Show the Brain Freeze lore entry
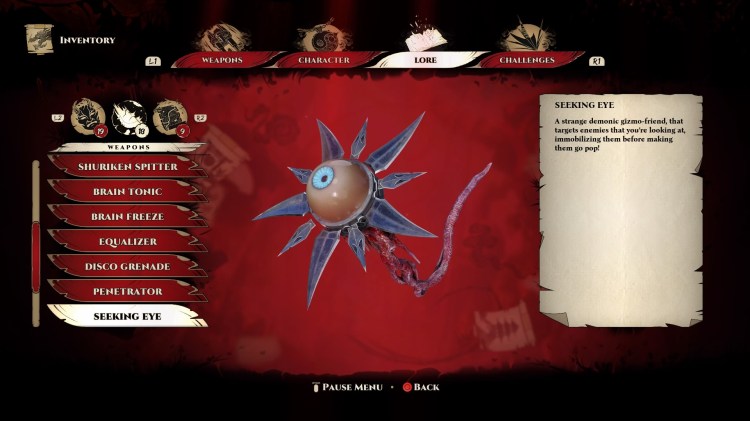This screenshot has height=421, width=750. (x=128, y=216)
